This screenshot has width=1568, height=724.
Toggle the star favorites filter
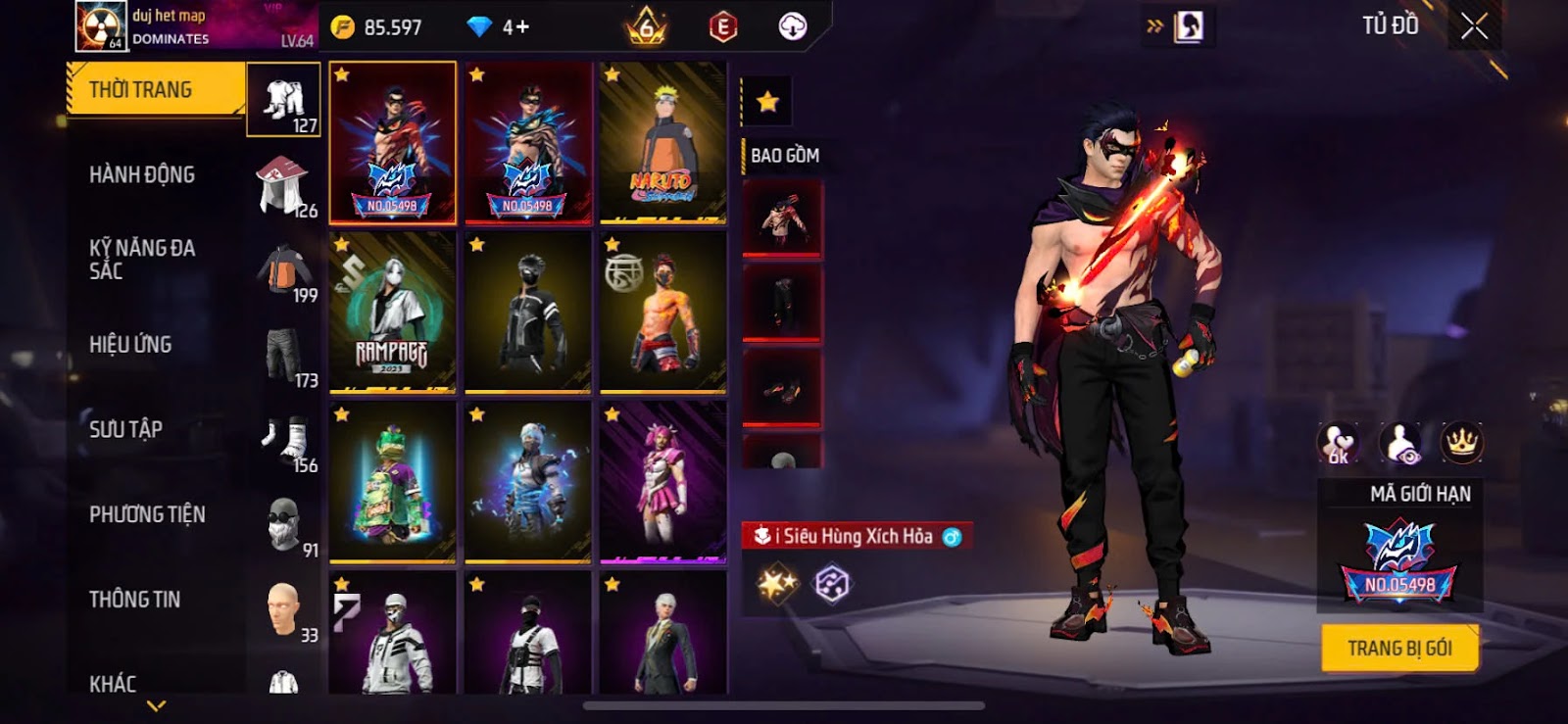(767, 101)
